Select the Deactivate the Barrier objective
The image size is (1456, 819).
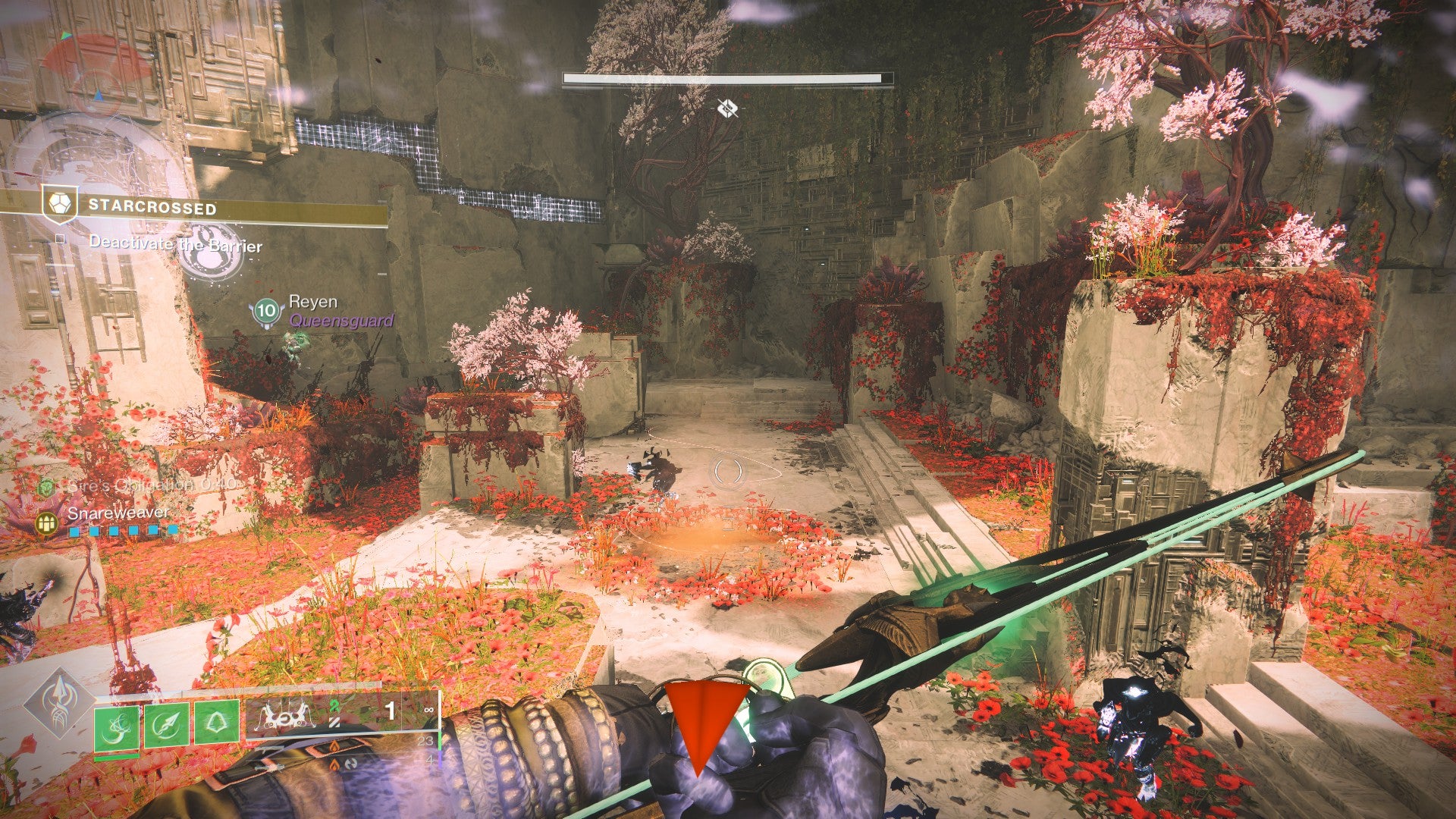pyautogui.click(x=175, y=245)
